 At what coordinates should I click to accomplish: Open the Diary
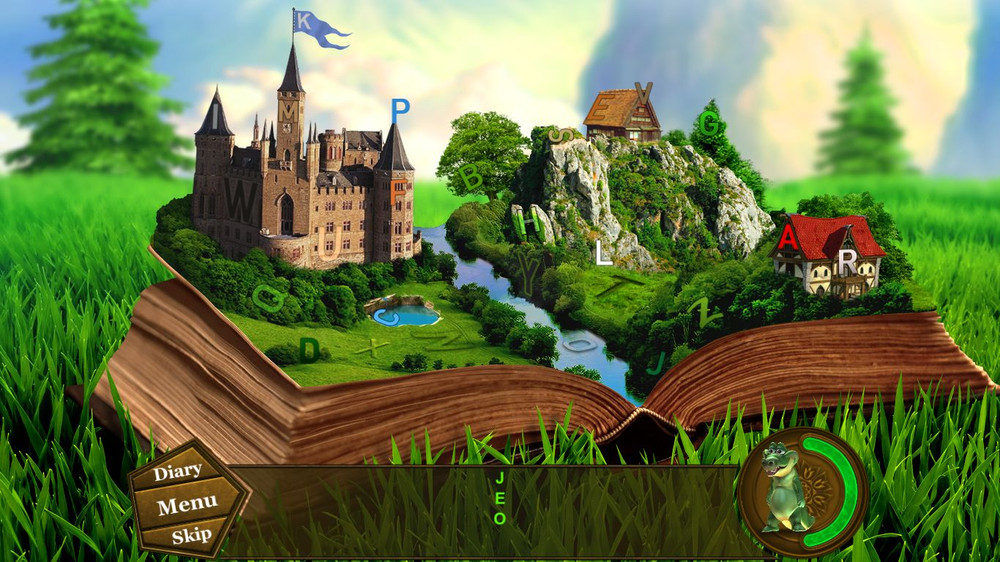coord(178,470)
